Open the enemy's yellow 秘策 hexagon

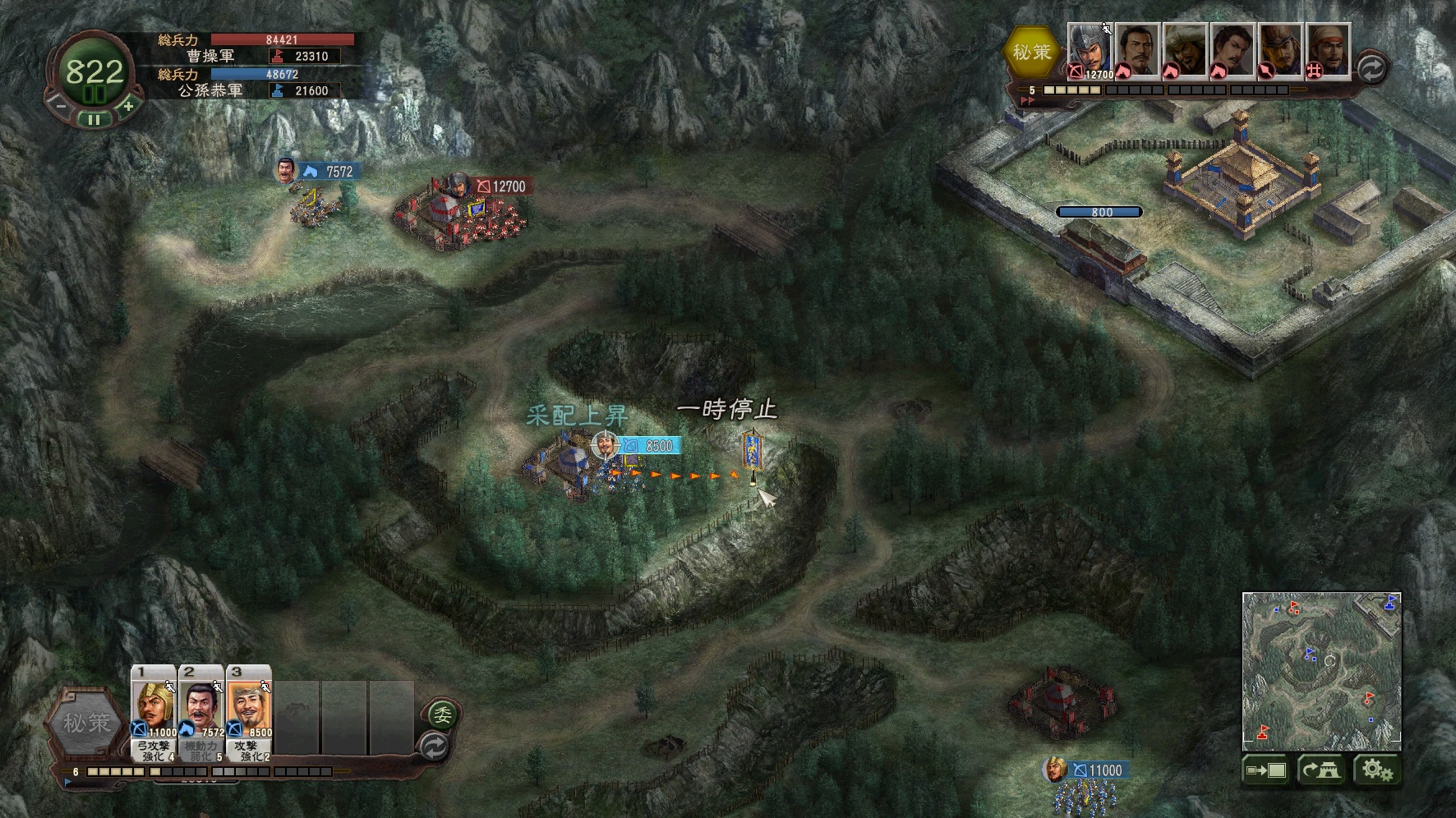coord(1031,52)
